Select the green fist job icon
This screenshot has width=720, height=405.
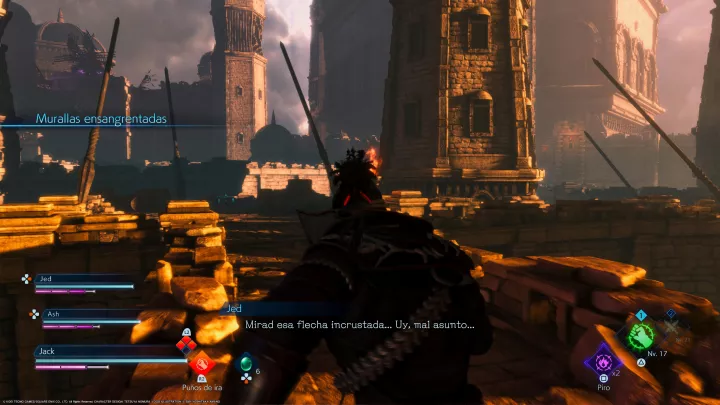(x=641, y=335)
